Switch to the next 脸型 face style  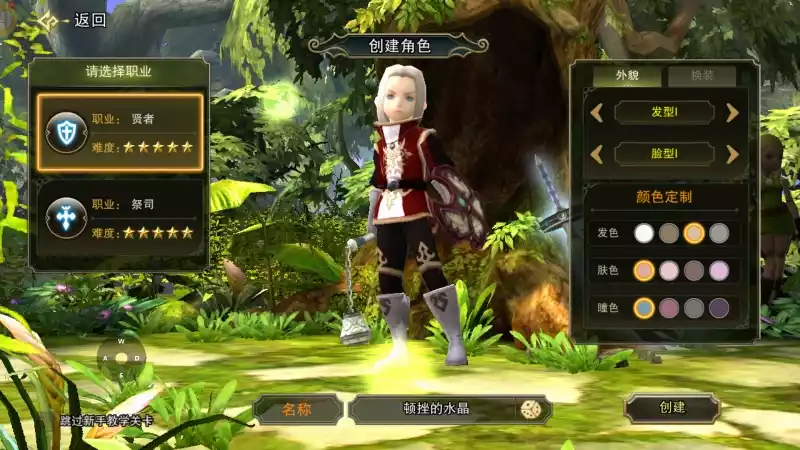coord(733,154)
